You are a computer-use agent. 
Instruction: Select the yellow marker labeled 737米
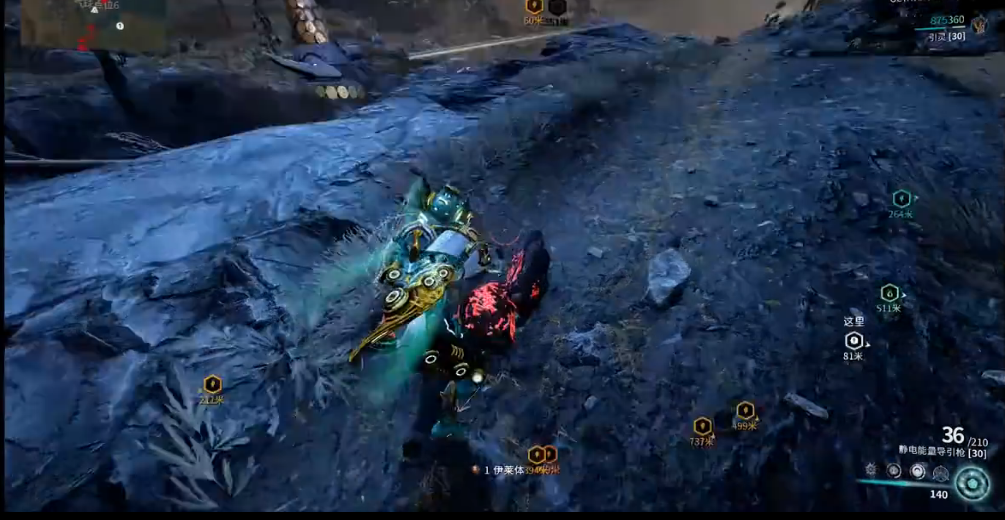pos(702,426)
